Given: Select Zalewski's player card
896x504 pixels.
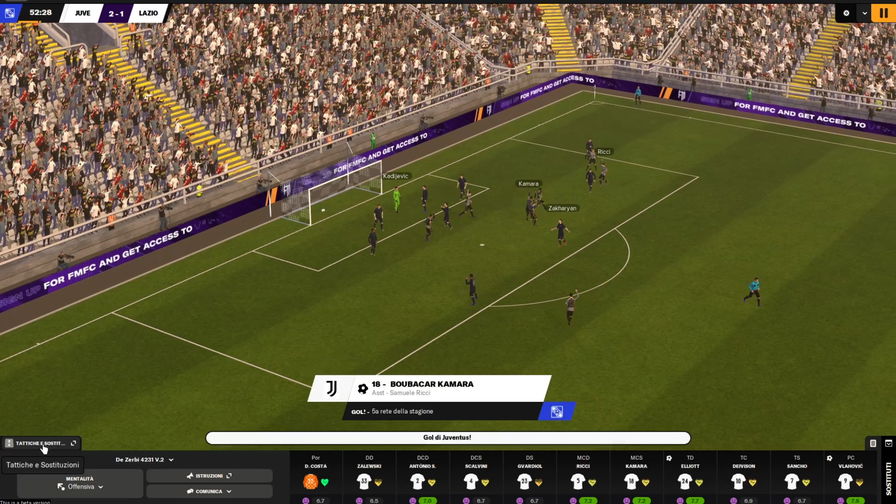Looking at the screenshot, I should tap(369, 477).
